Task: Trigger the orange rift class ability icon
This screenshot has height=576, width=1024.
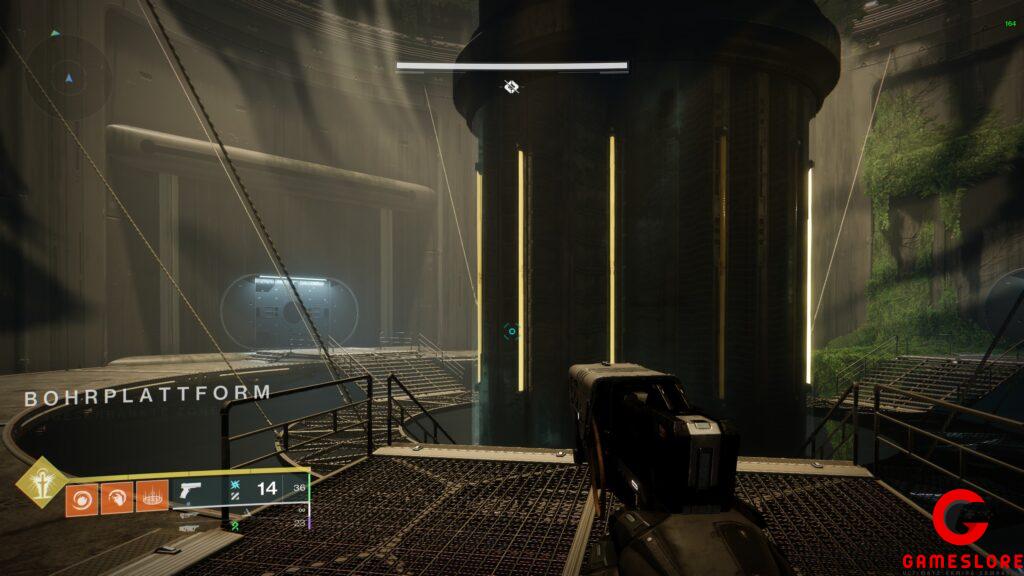Action: (x=151, y=496)
